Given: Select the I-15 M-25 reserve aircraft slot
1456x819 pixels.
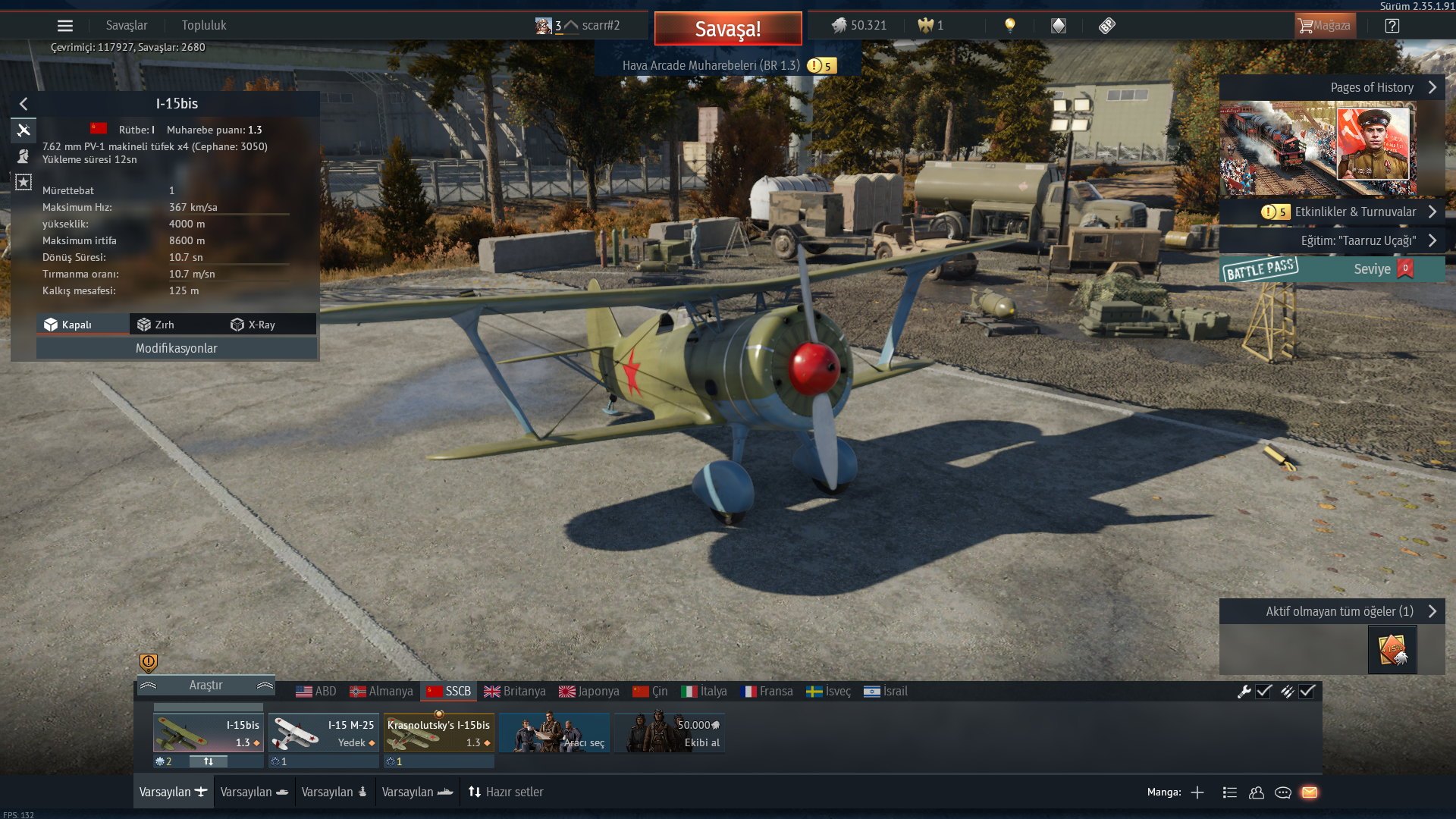Looking at the screenshot, I should [x=324, y=733].
